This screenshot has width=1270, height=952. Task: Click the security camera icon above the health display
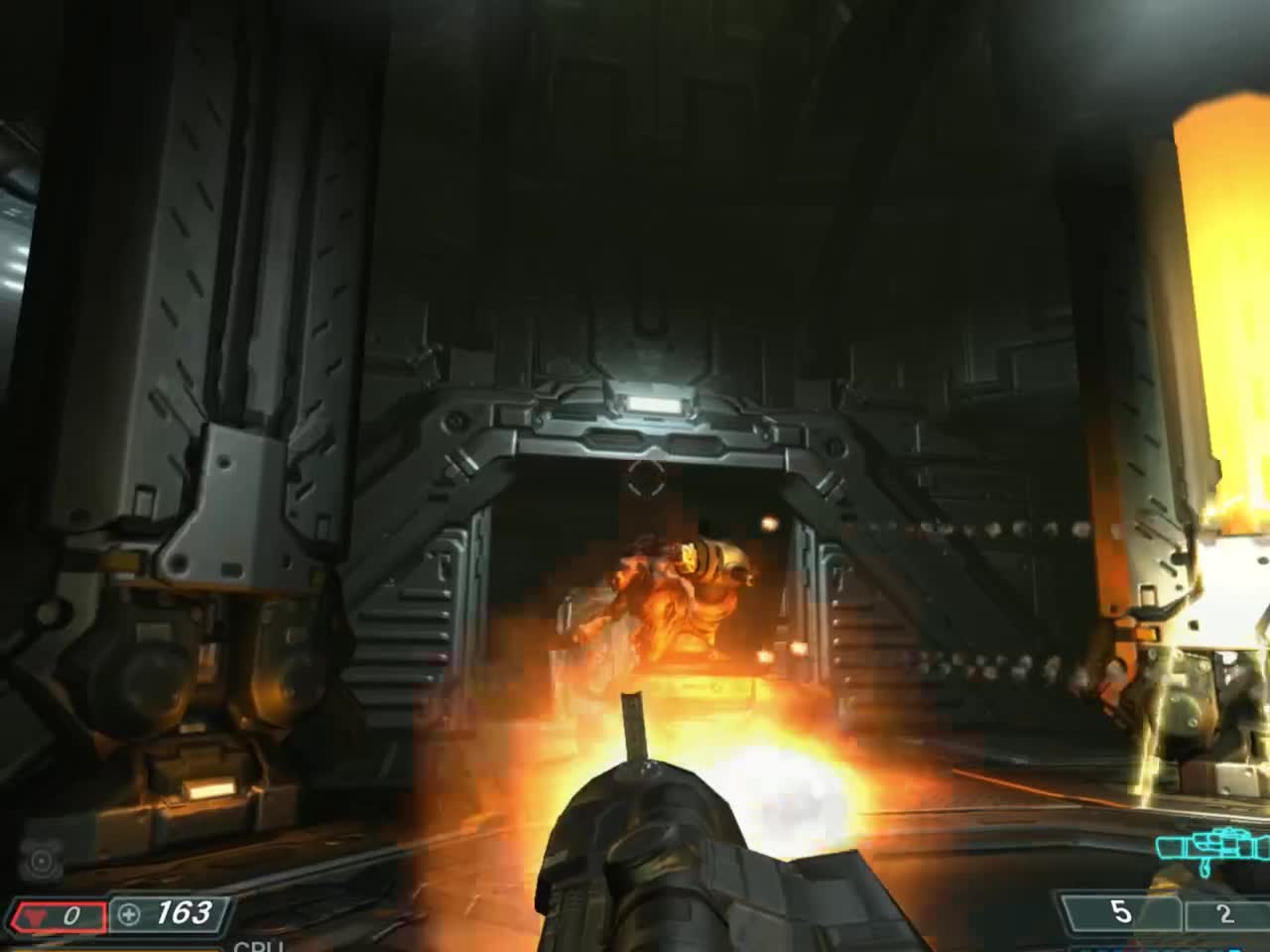[x=41, y=859]
